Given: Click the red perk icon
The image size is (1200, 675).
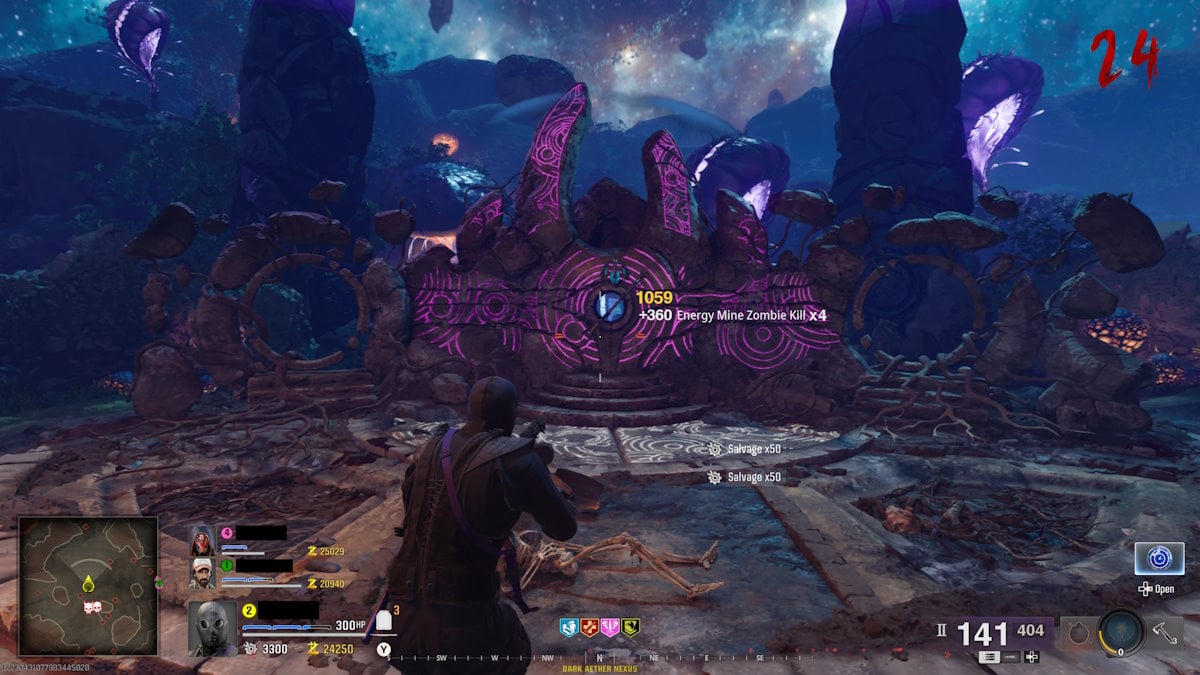Looking at the screenshot, I should coord(589,627).
